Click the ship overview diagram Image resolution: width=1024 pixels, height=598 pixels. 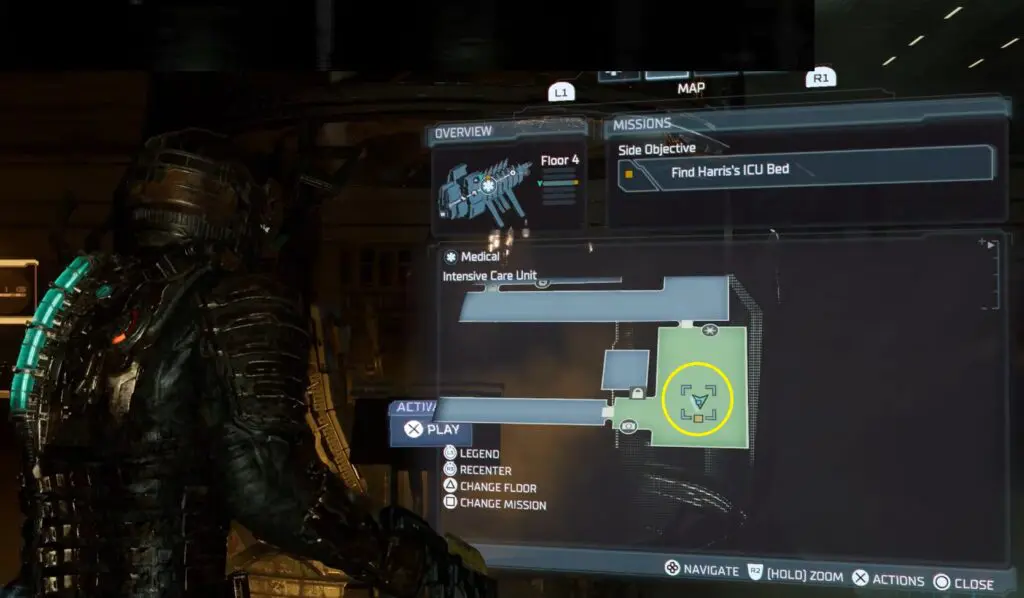coord(482,188)
